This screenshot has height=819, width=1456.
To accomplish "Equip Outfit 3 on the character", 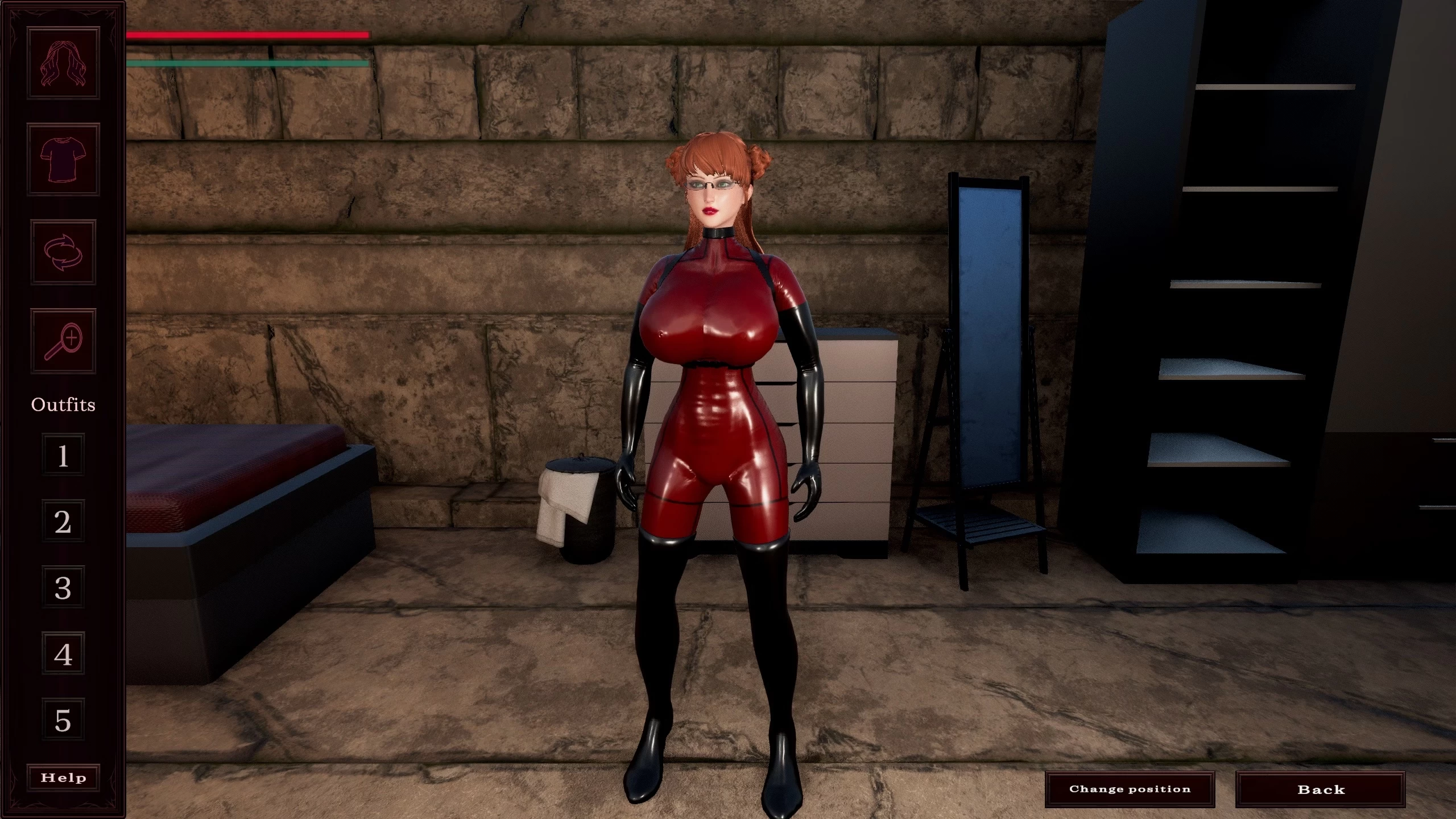I will coord(63,587).
